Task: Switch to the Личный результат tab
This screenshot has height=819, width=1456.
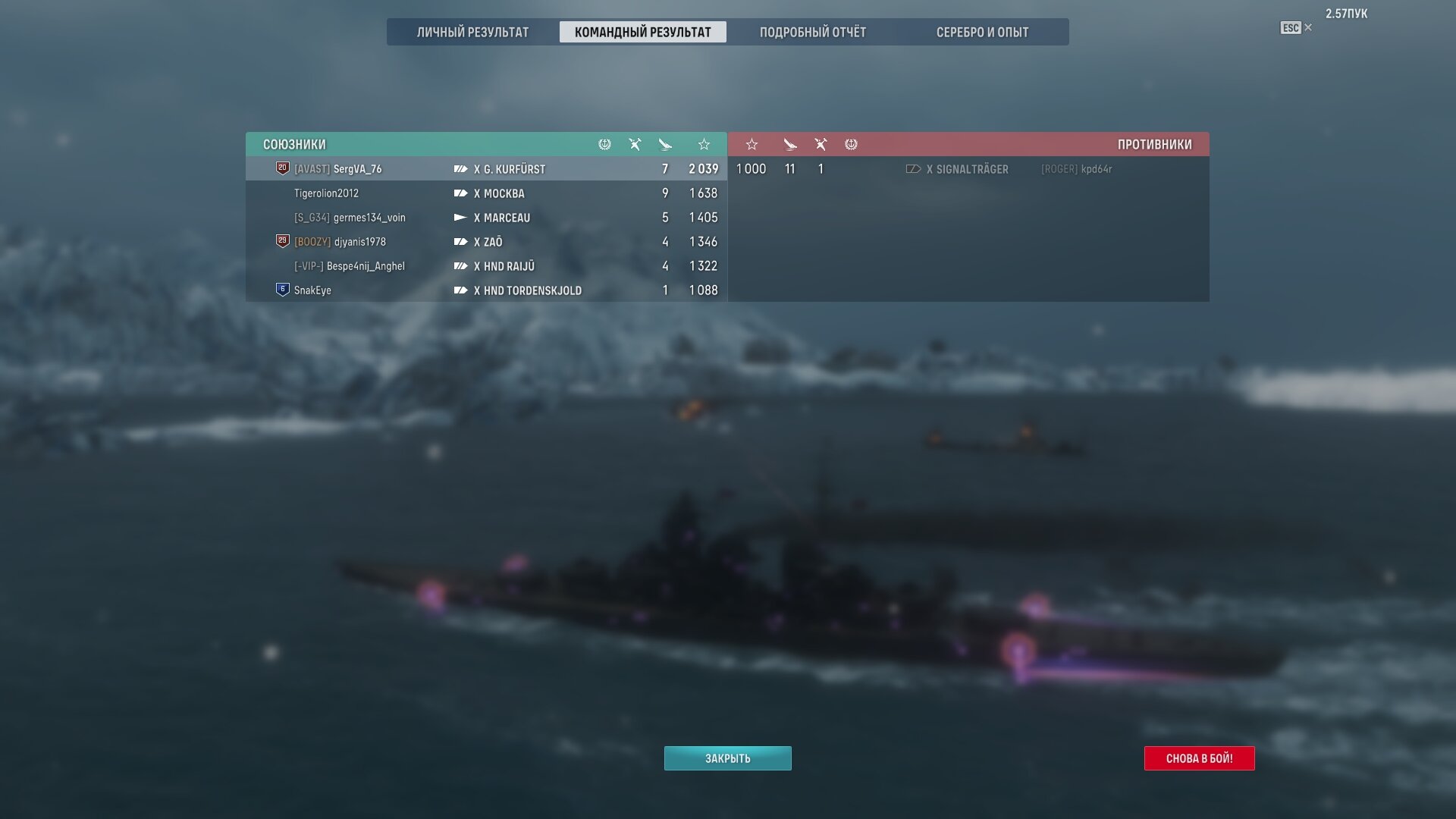Action: click(472, 32)
